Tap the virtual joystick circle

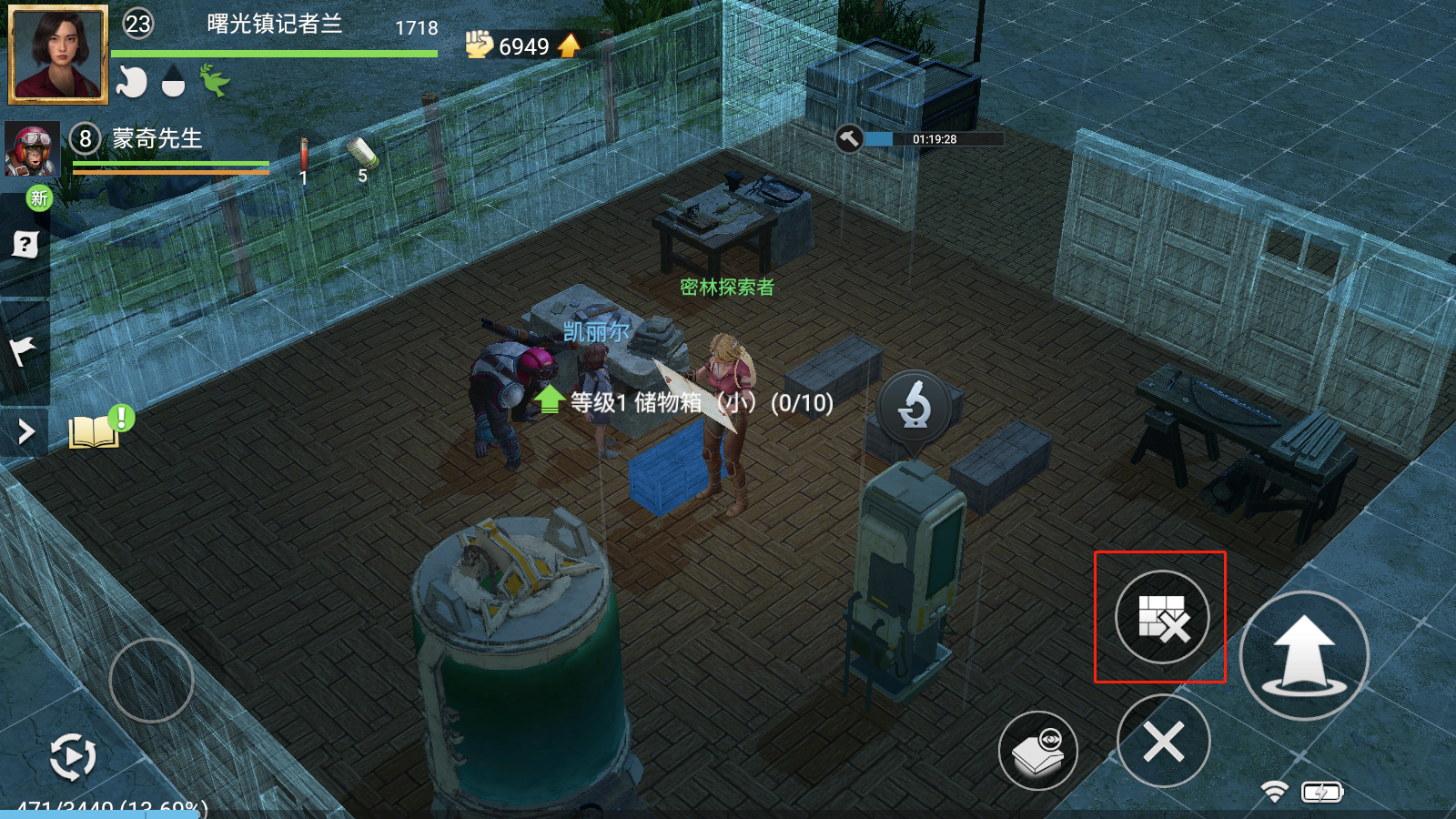coord(151,680)
